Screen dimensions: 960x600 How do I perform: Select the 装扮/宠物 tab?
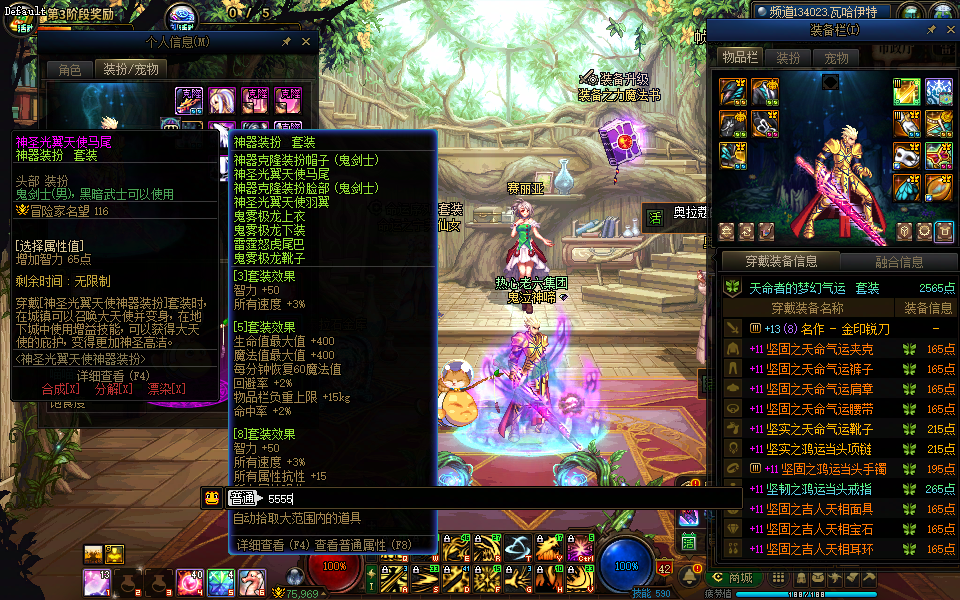(x=130, y=69)
